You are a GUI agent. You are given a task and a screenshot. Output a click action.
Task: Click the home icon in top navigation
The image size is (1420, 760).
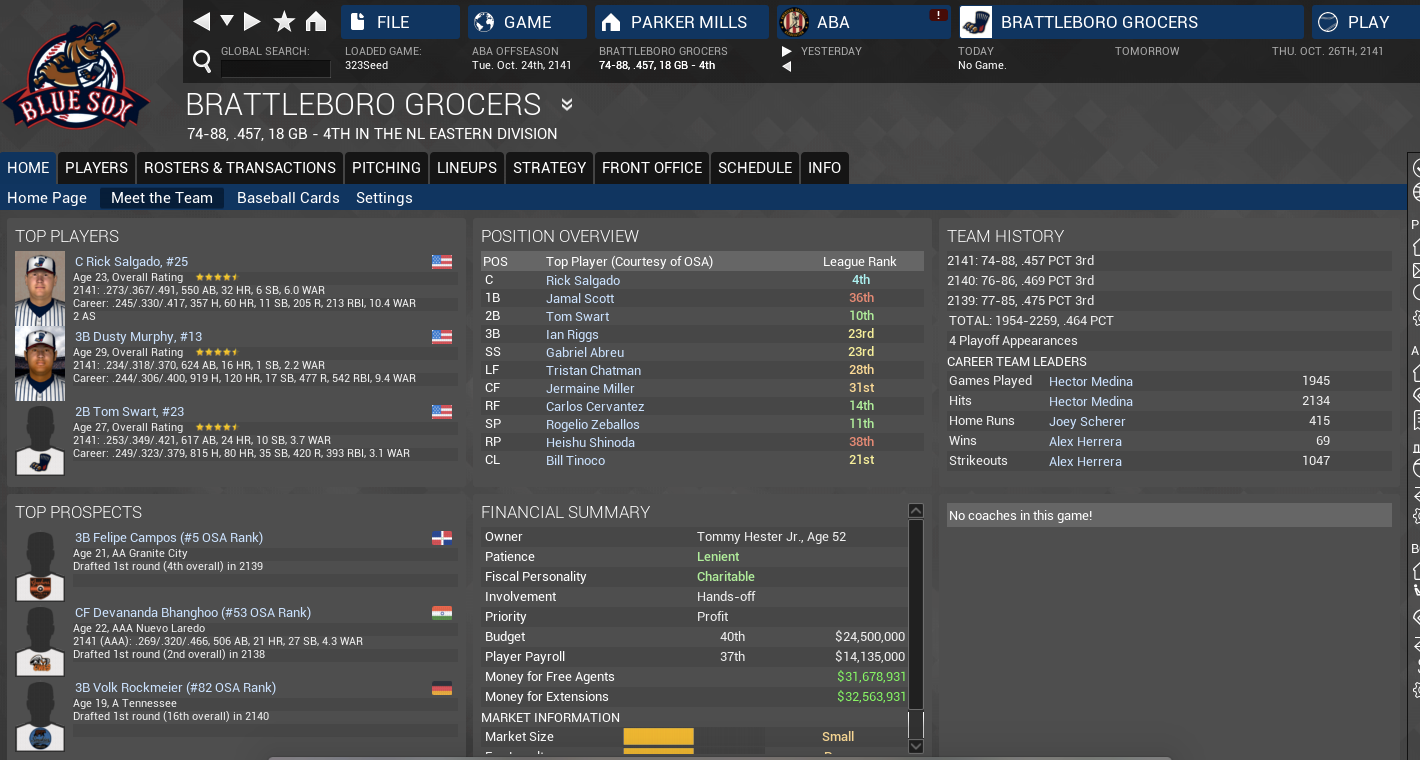pos(316,22)
